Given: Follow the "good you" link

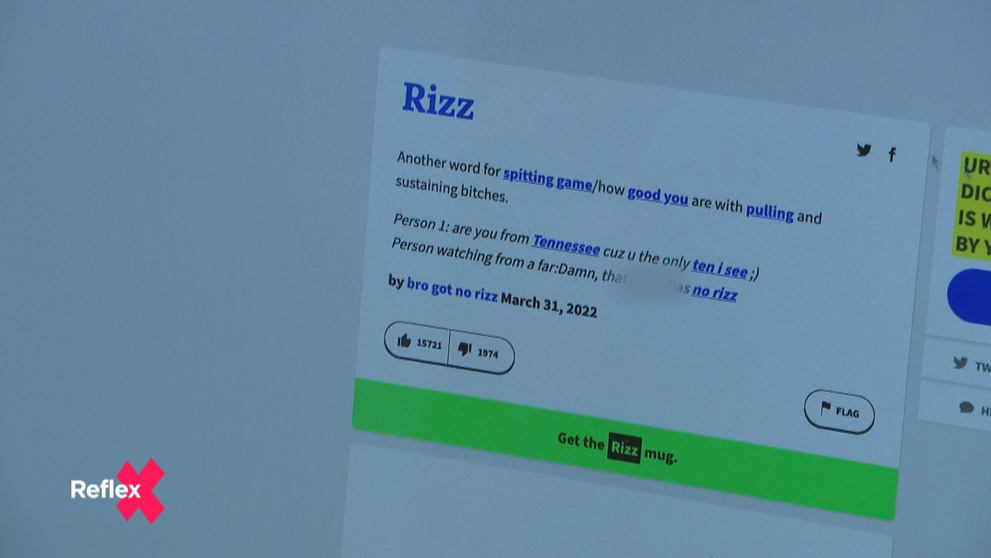Looking at the screenshot, I should click(657, 196).
